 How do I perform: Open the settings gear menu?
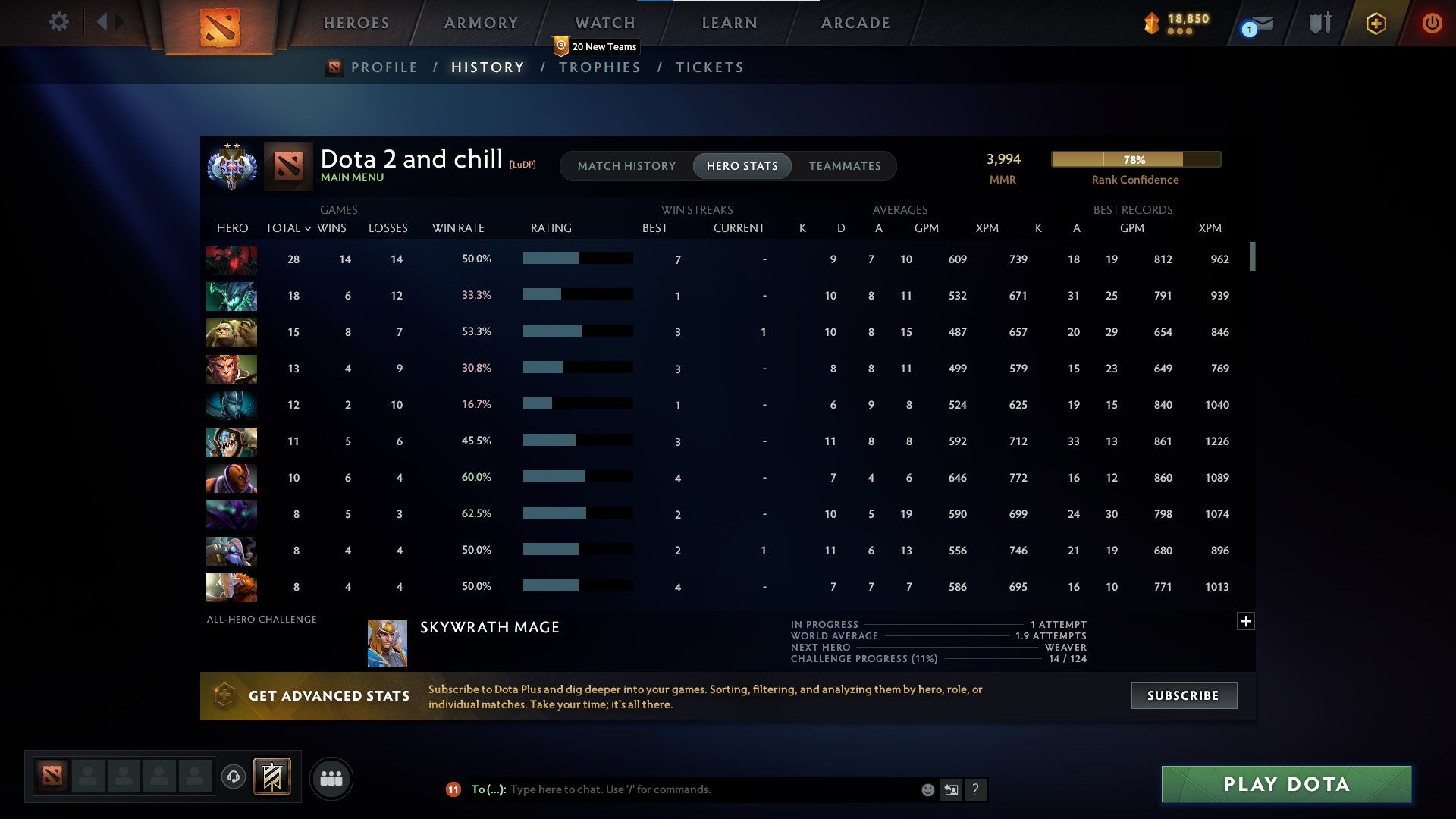pos(58,22)
